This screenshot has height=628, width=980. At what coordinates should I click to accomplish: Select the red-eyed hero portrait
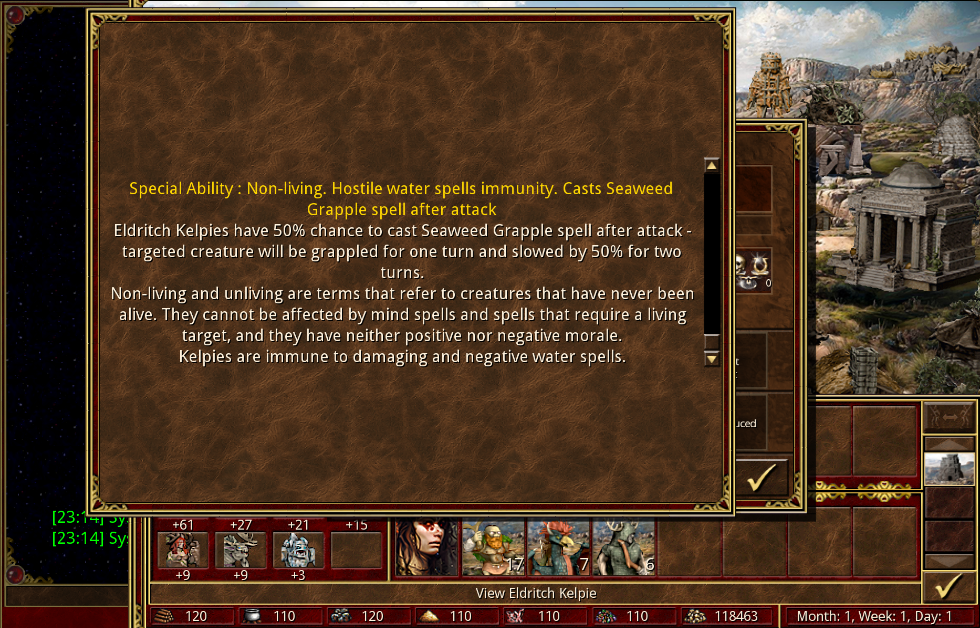click(x=427, y=548)
